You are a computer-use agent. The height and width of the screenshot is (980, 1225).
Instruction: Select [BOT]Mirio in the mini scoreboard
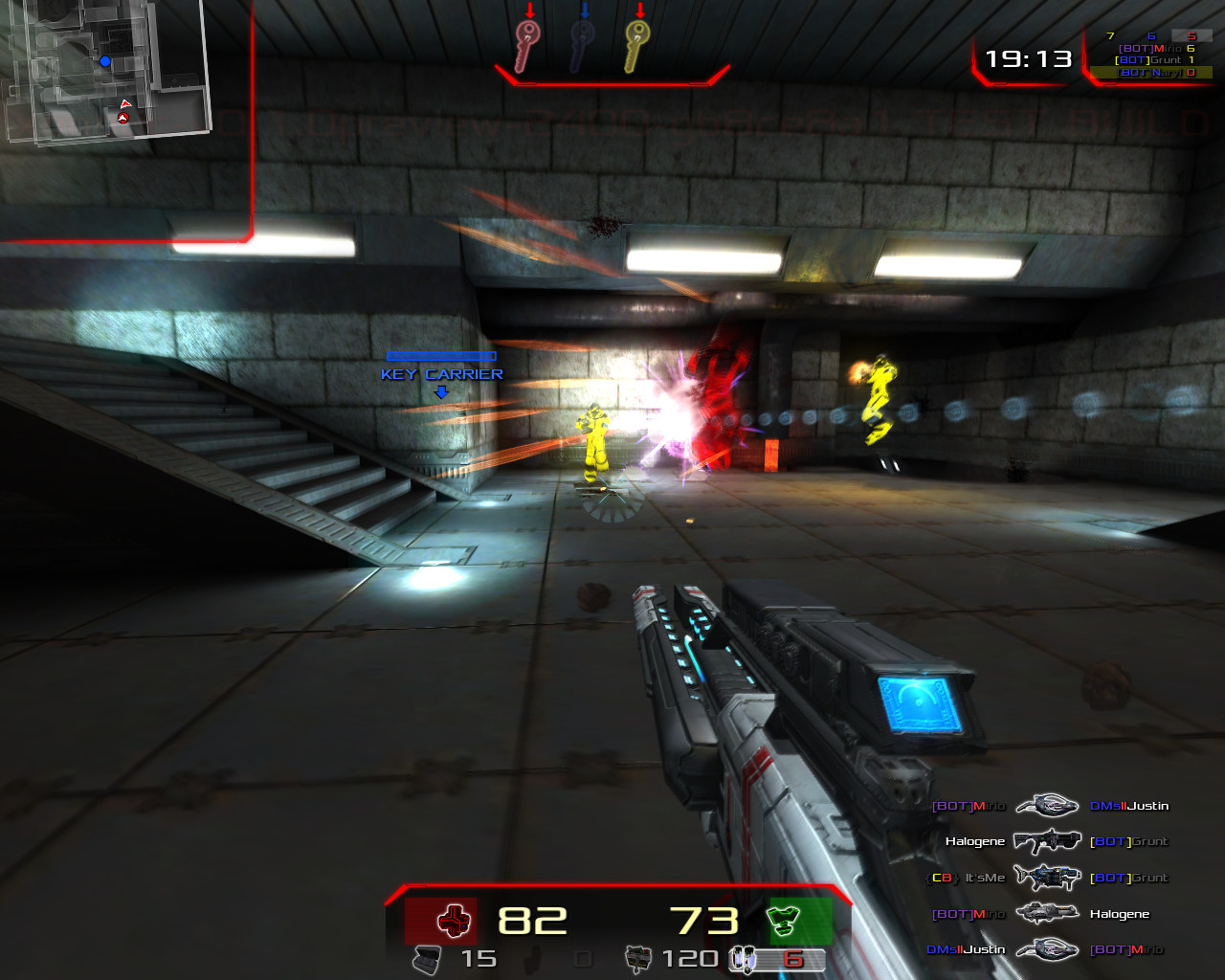1155,48
